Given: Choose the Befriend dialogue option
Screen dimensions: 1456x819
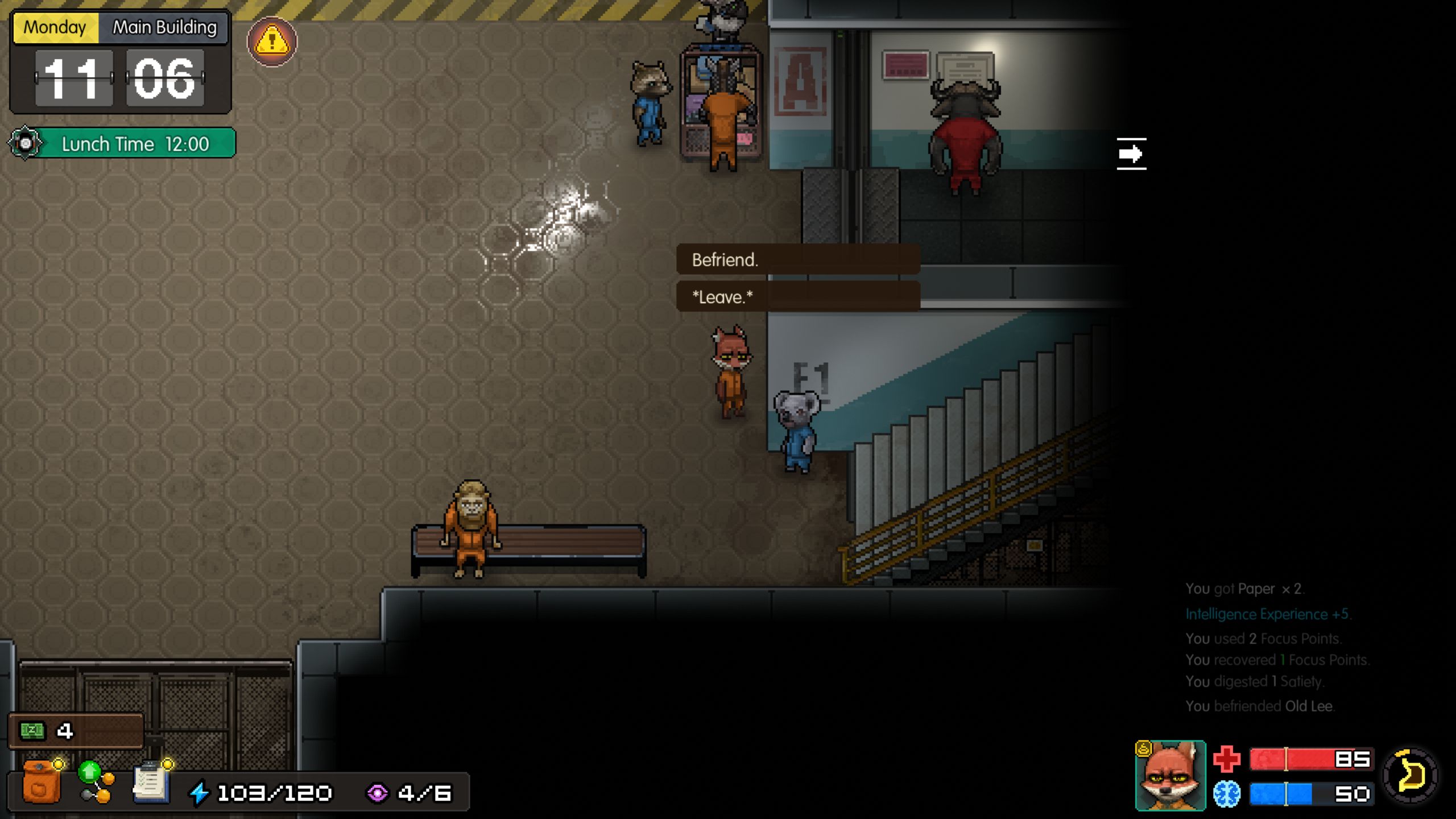Looking at the screenshot, I should (797, 260).
